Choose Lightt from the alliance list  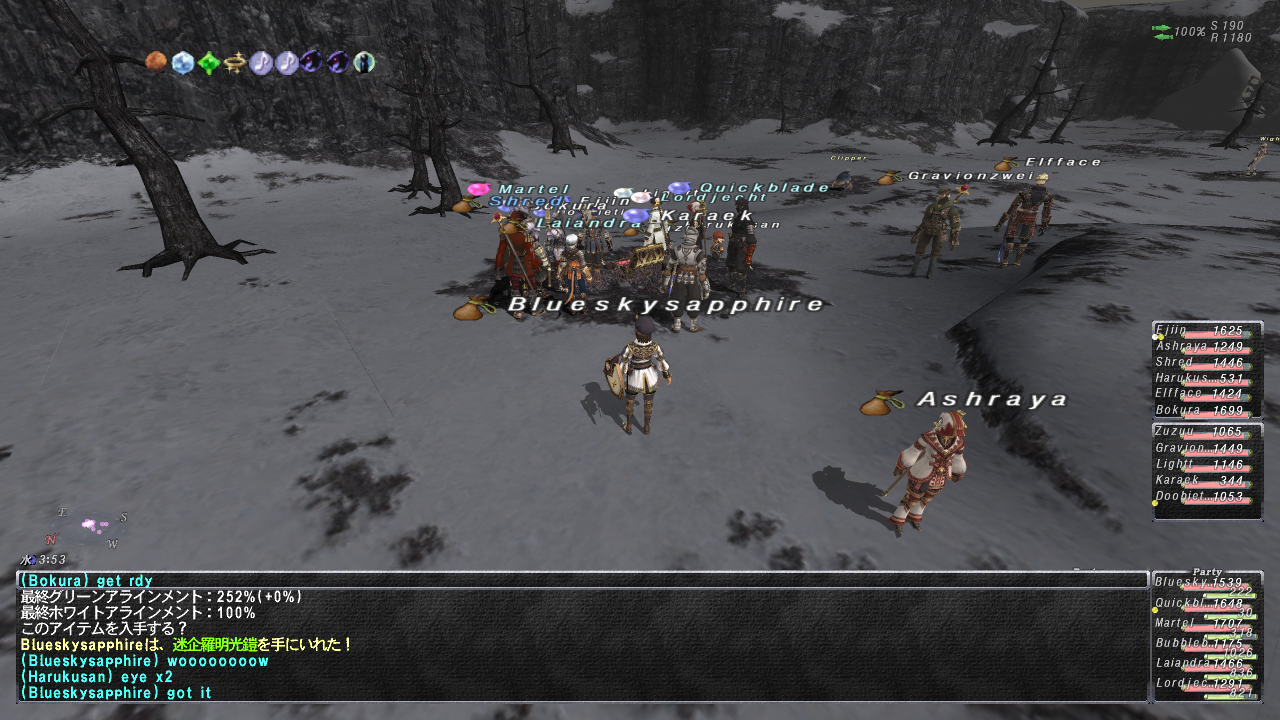[x=1206, y=465]
